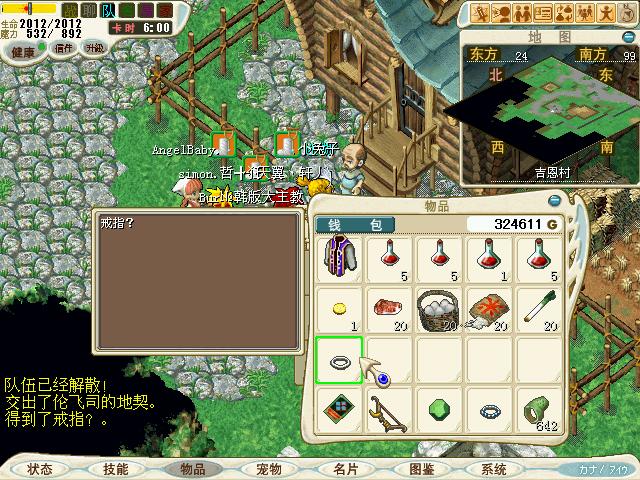Select the green onion item slot

click(537, 308)
